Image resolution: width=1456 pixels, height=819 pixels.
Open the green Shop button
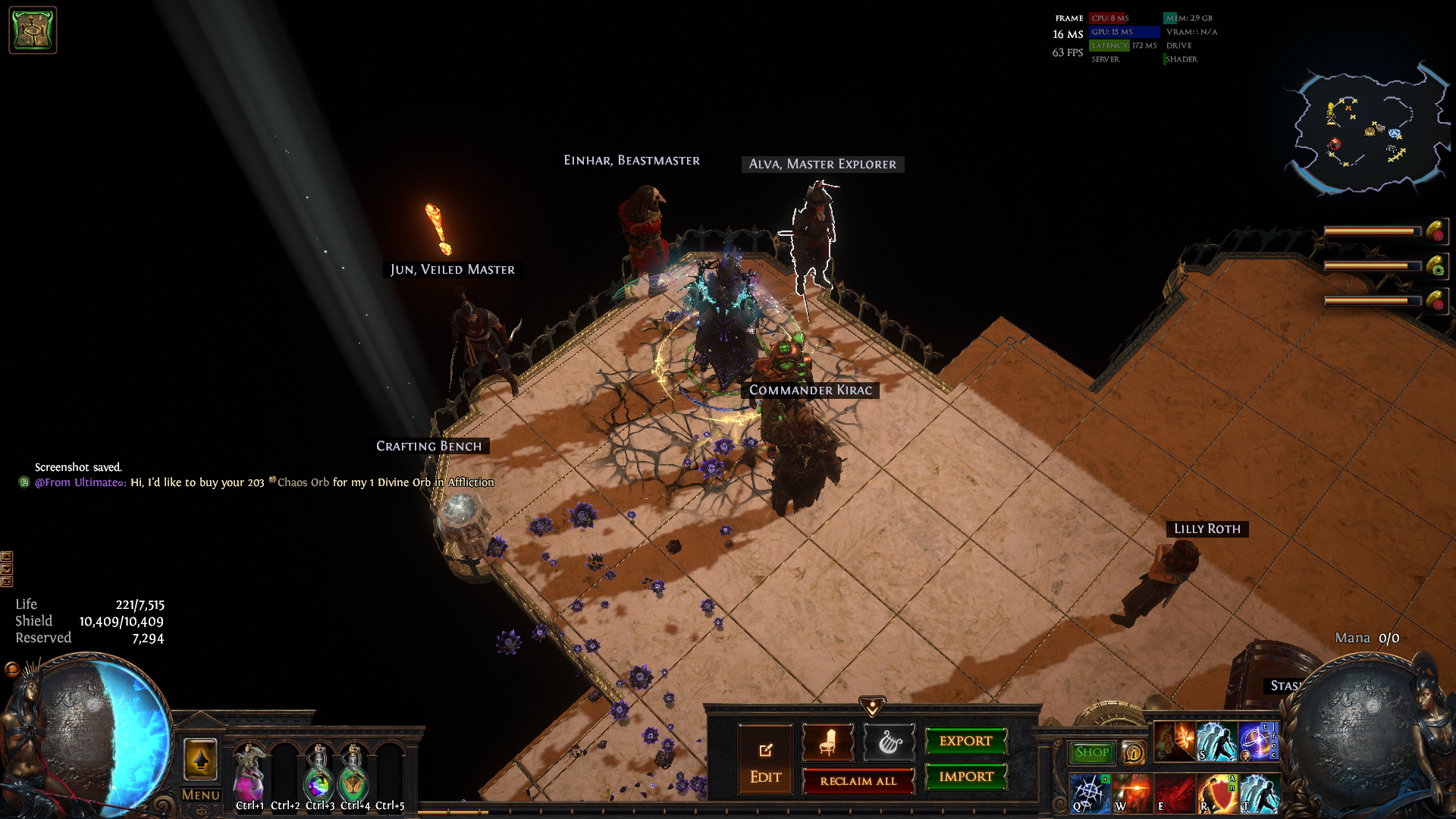pos(1091,752)
